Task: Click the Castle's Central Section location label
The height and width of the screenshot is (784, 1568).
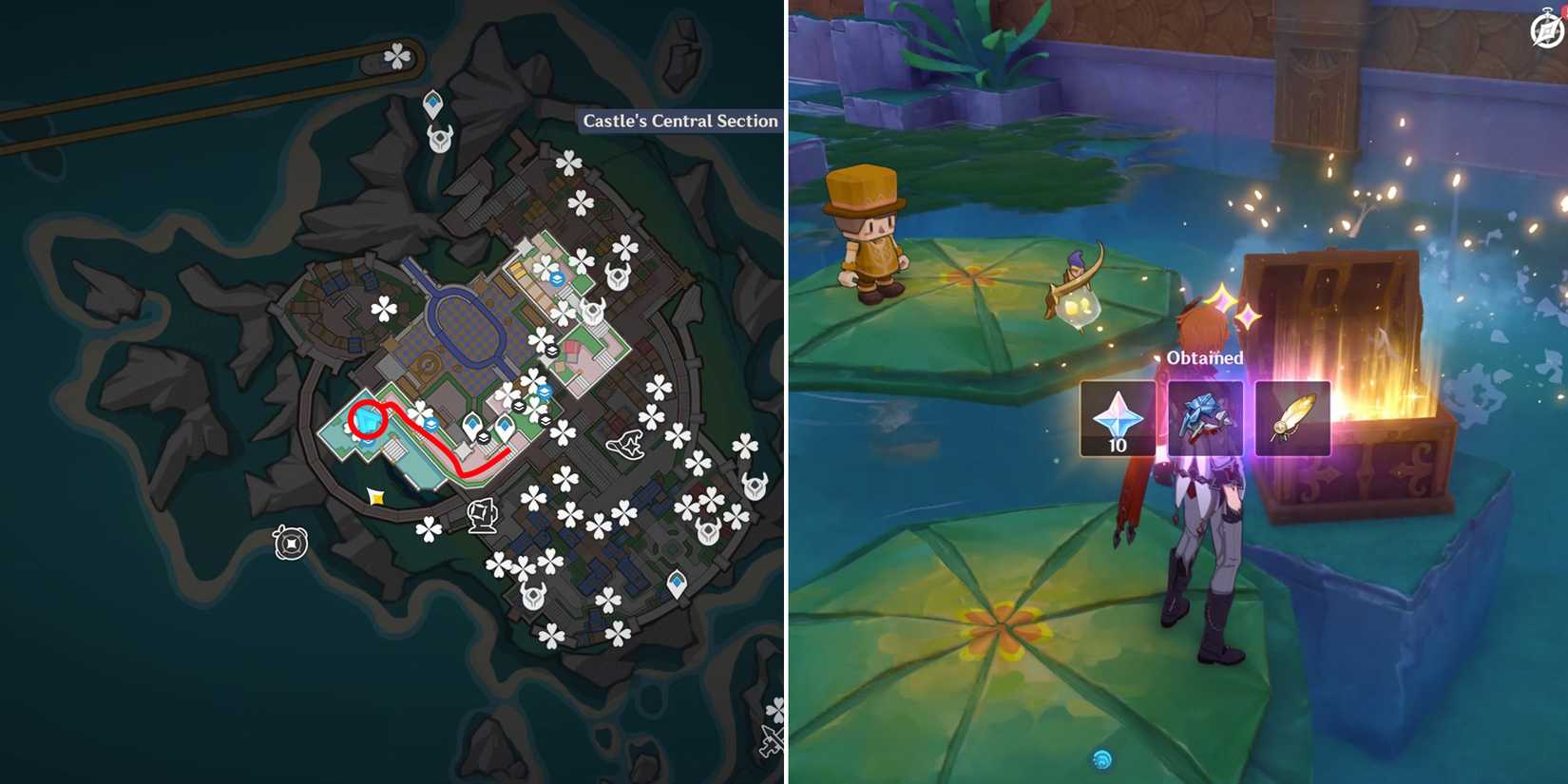Action: pos(679,121)
